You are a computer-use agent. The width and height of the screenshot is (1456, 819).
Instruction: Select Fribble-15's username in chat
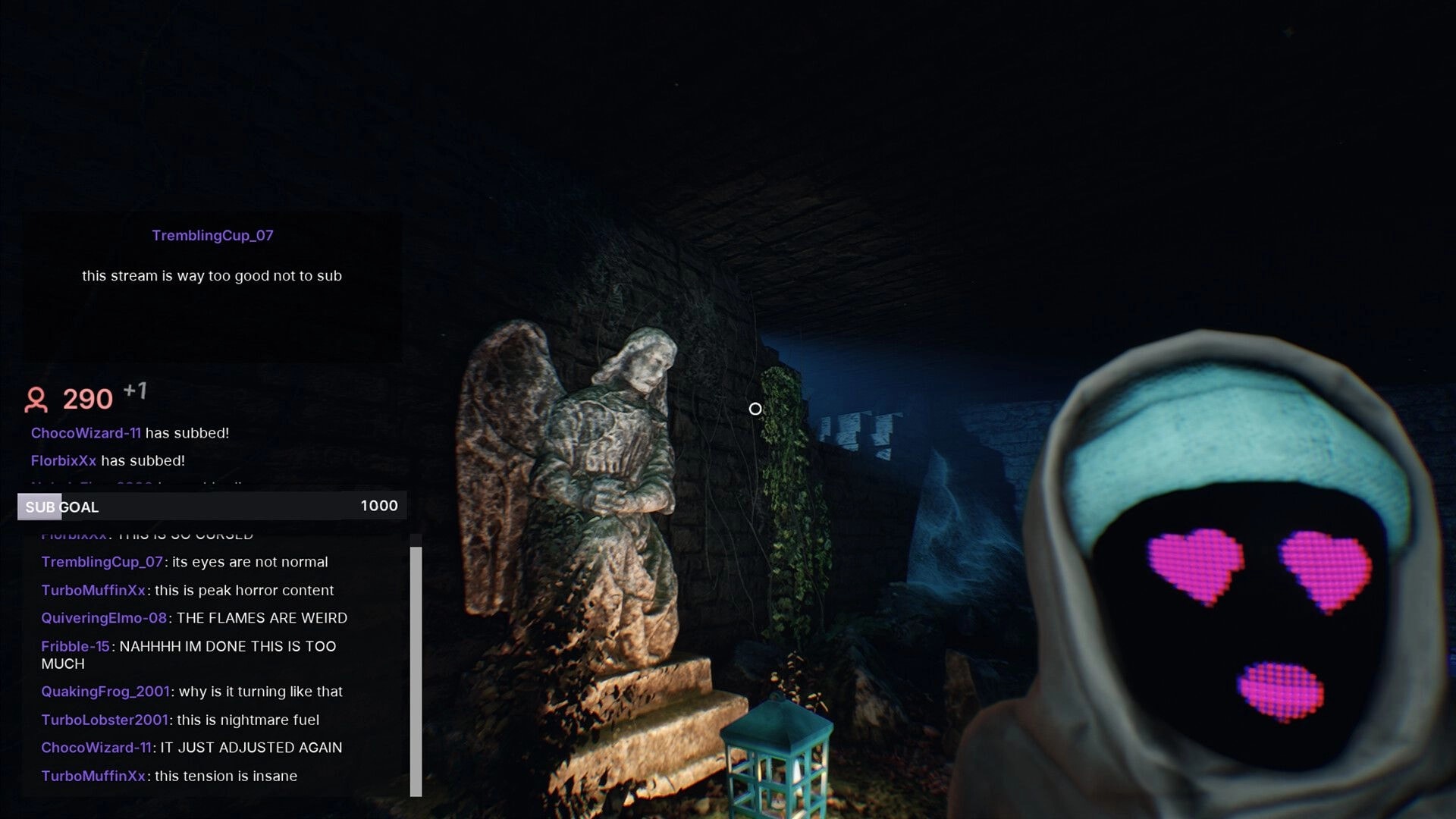[x=75, y=646]
